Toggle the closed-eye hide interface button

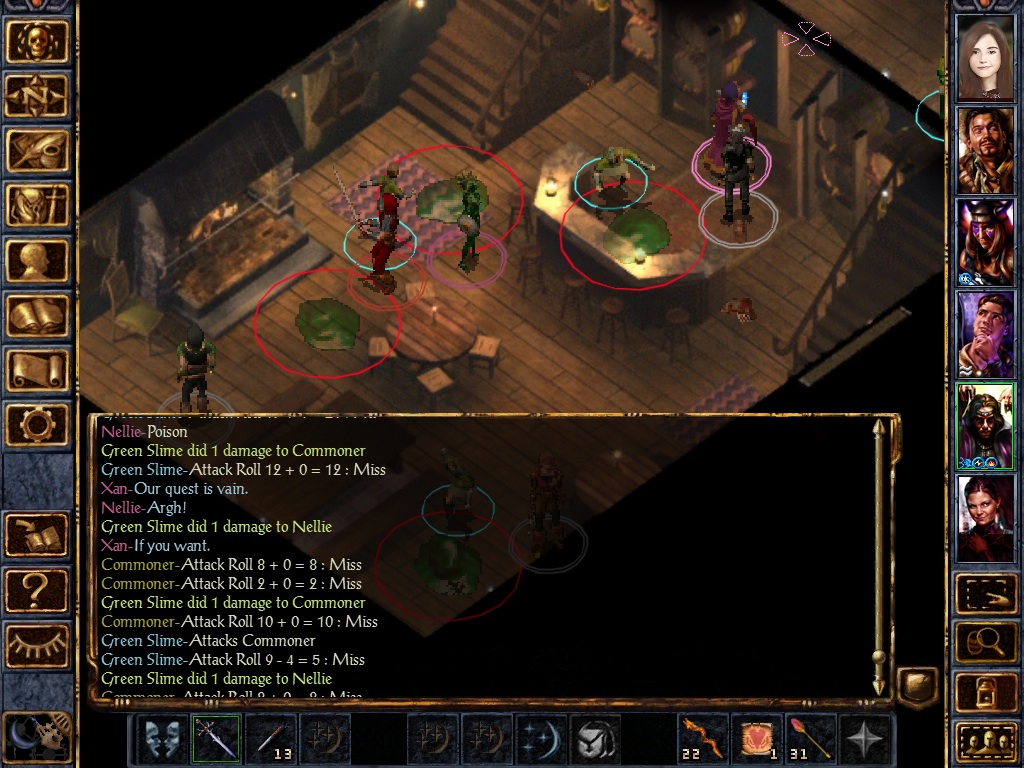(x=38, y=644)
